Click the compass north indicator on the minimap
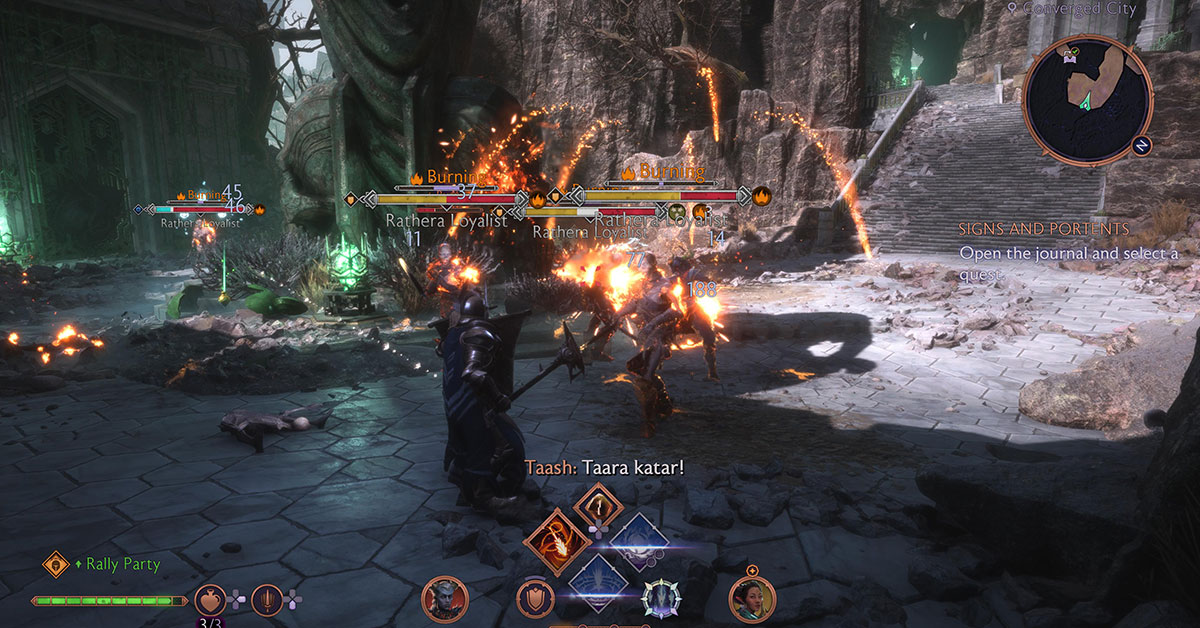 click(1141, 145)
